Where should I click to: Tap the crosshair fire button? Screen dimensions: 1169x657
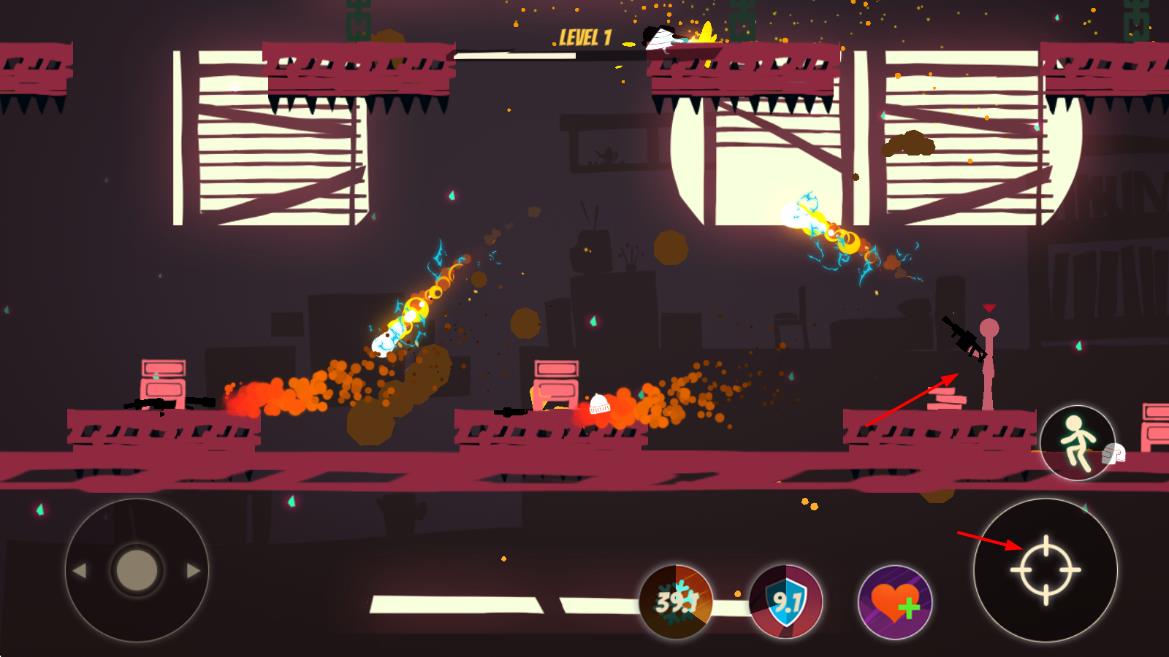click(x=1045, y=570)
